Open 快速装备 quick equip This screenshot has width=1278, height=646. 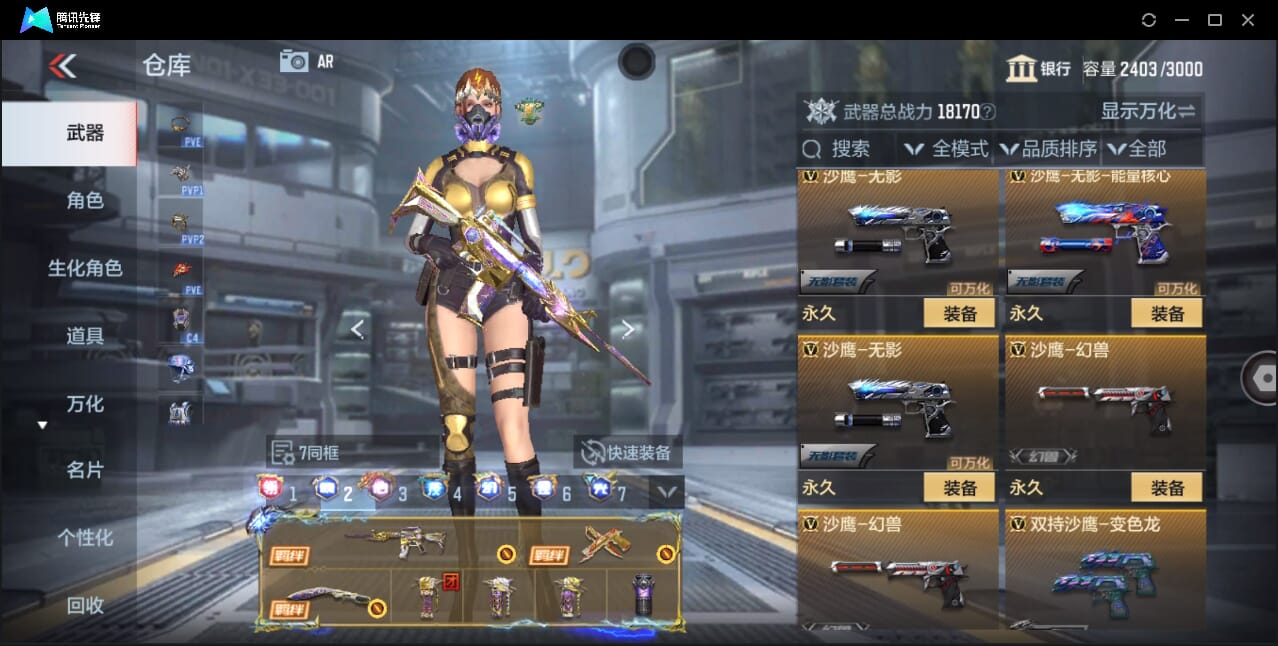[627, 452]
